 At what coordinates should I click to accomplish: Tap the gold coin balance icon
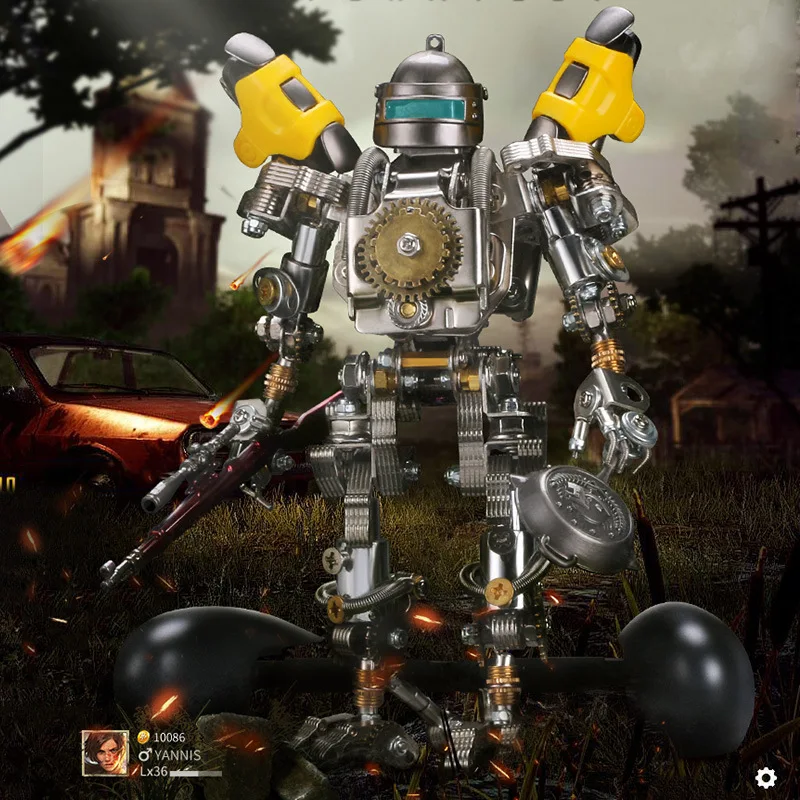click(x=143, y=737)
